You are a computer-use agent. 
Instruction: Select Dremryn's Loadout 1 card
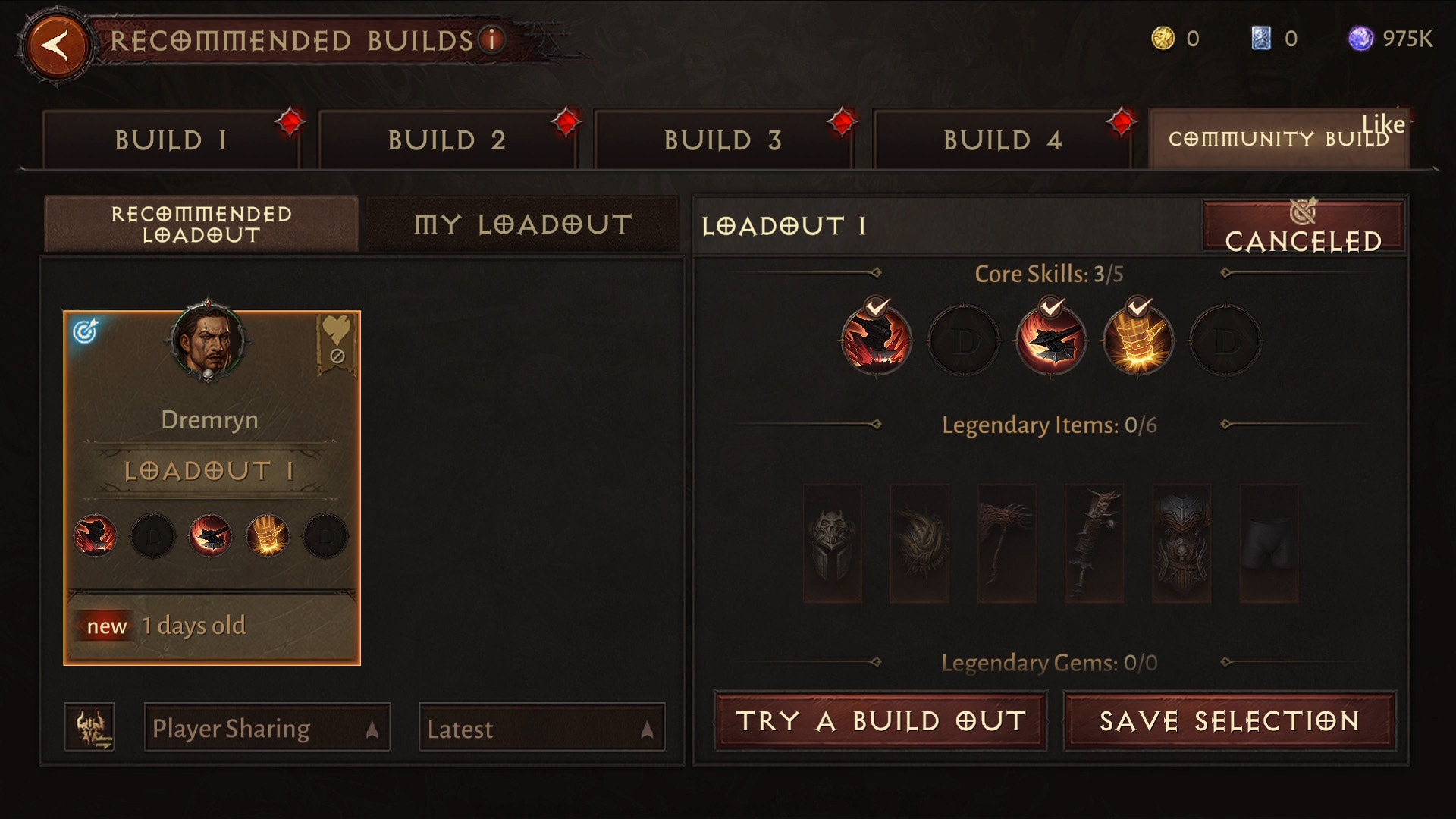(x=212, y=487)
